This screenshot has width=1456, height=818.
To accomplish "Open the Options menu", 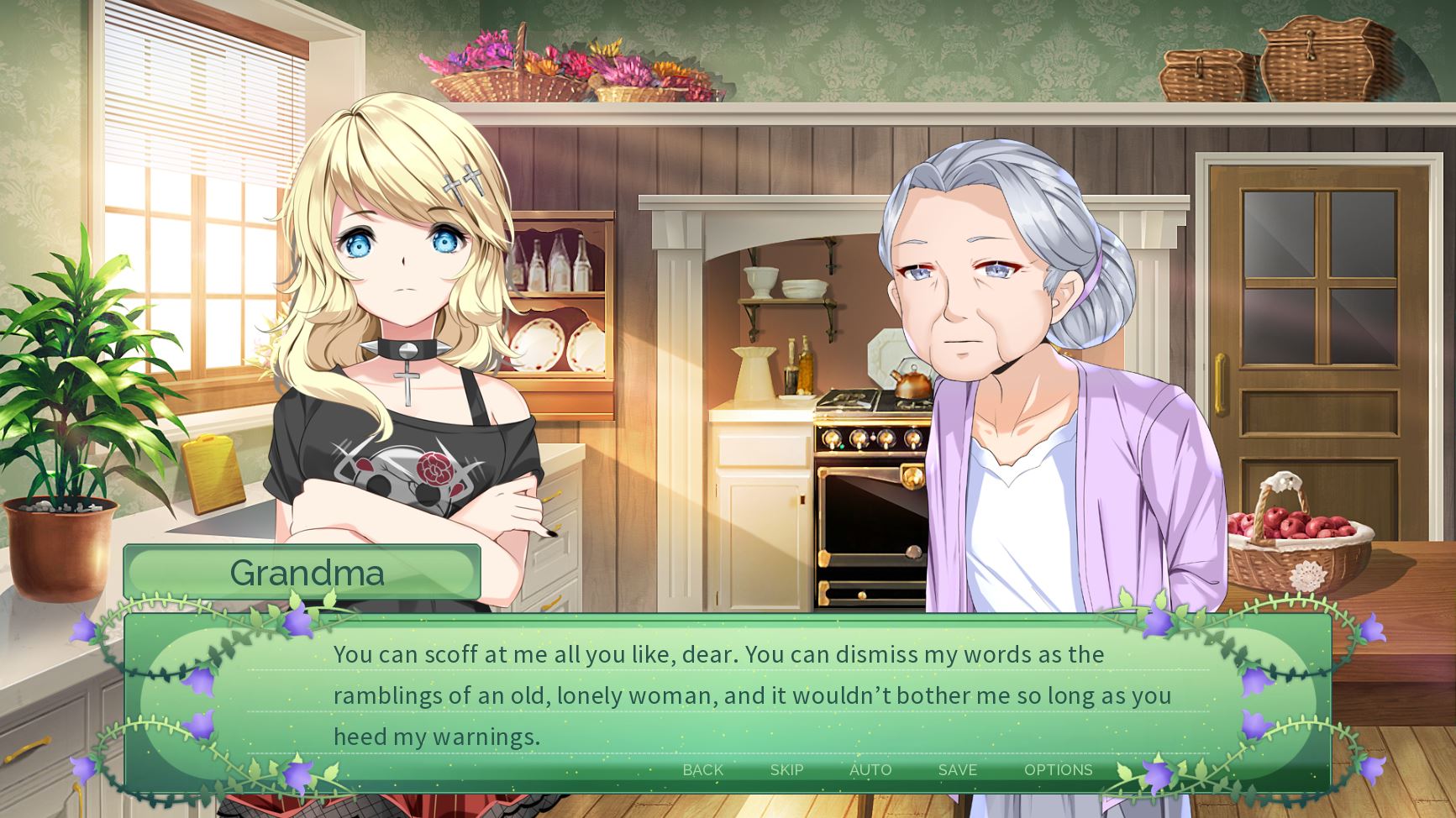I will 1058,770.
